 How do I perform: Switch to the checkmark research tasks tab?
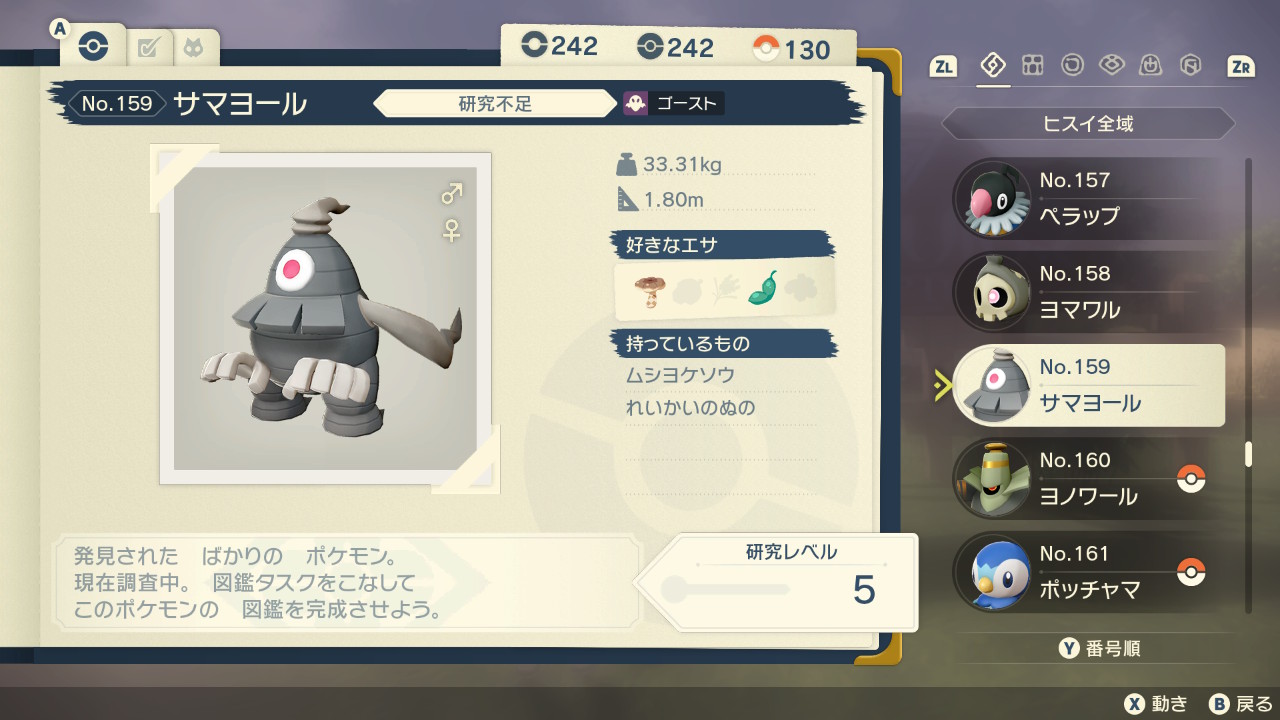point(149,47)
